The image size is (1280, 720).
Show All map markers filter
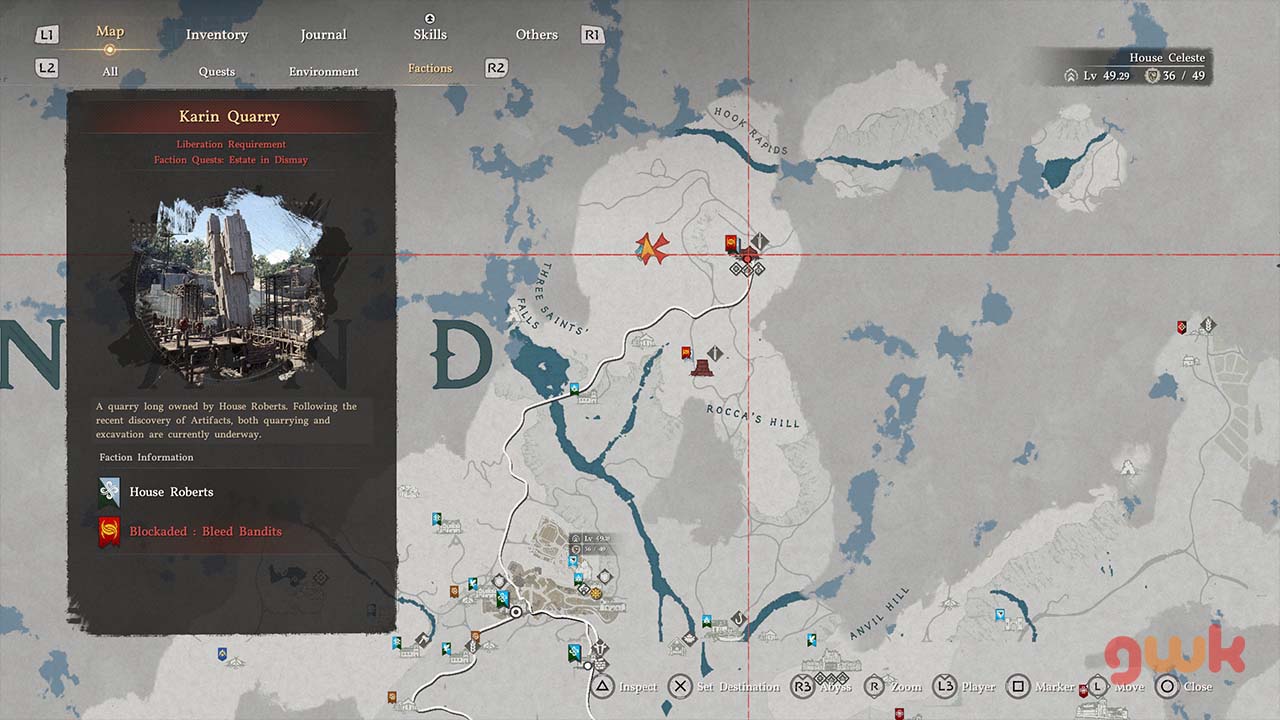coord(110,71)
